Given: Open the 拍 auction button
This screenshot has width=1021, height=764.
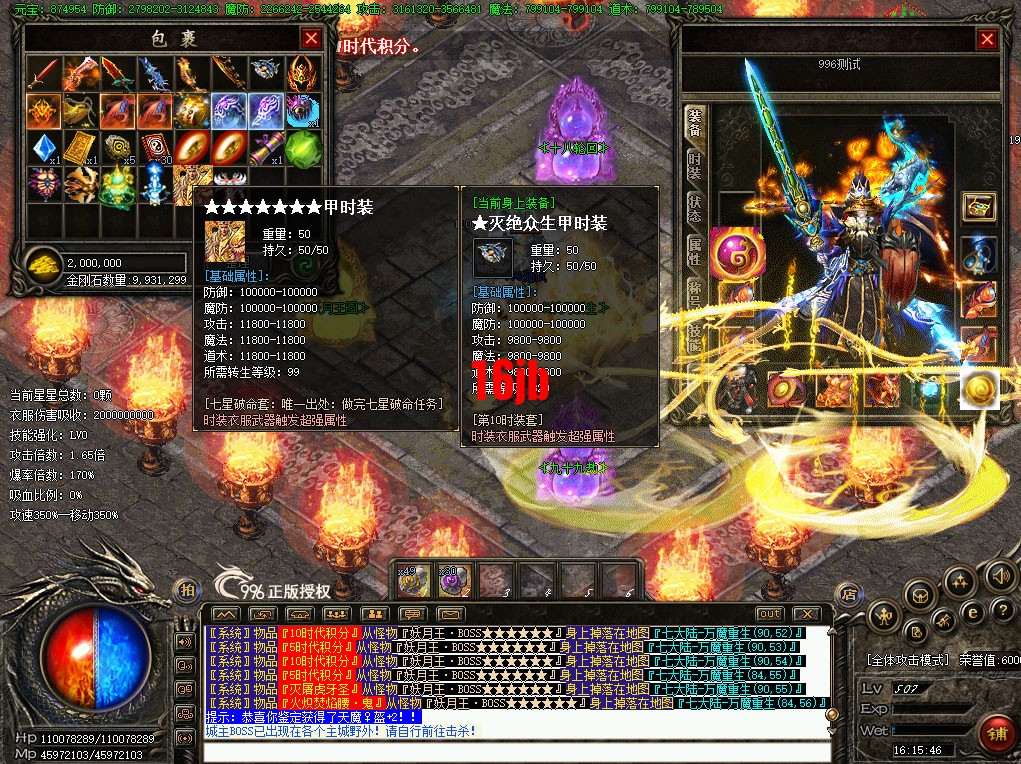Looking at the screenshot, I should 186,591.
